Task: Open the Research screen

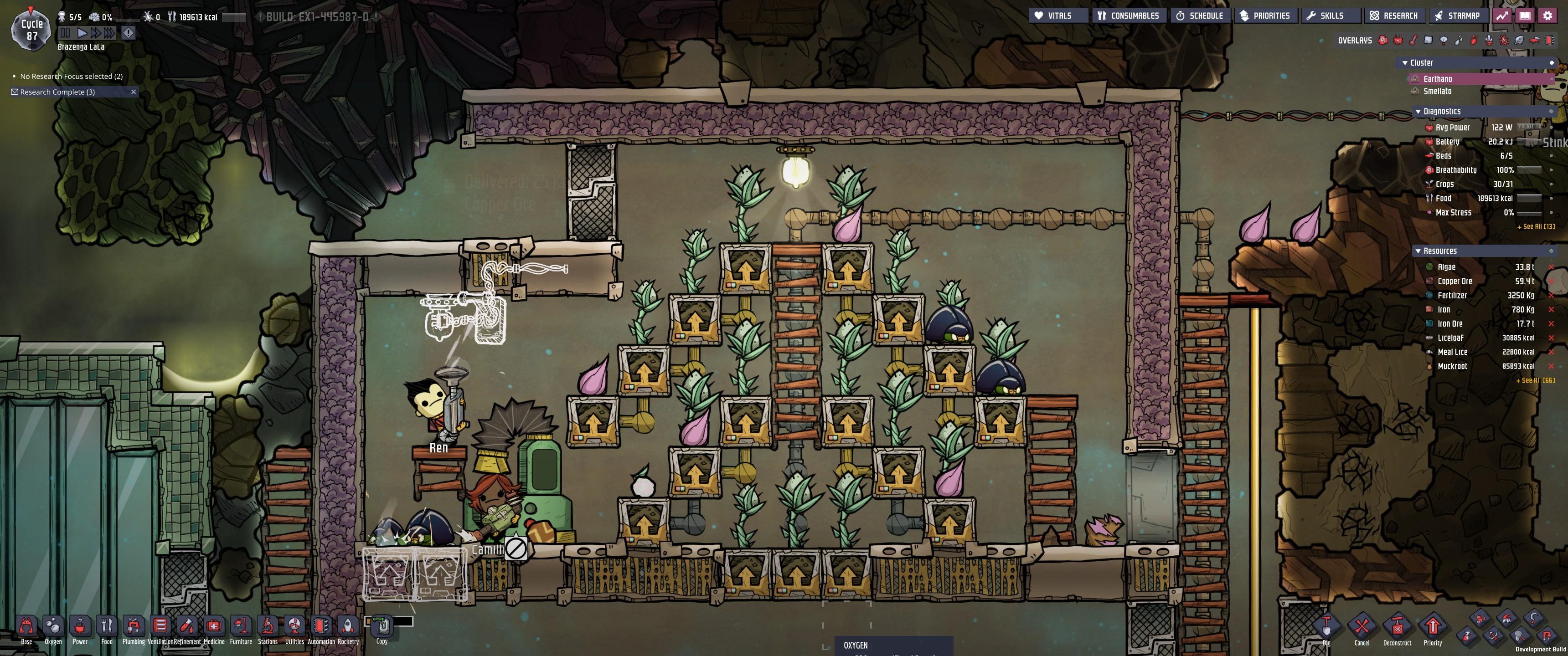Action: (x=1395, y=15)
